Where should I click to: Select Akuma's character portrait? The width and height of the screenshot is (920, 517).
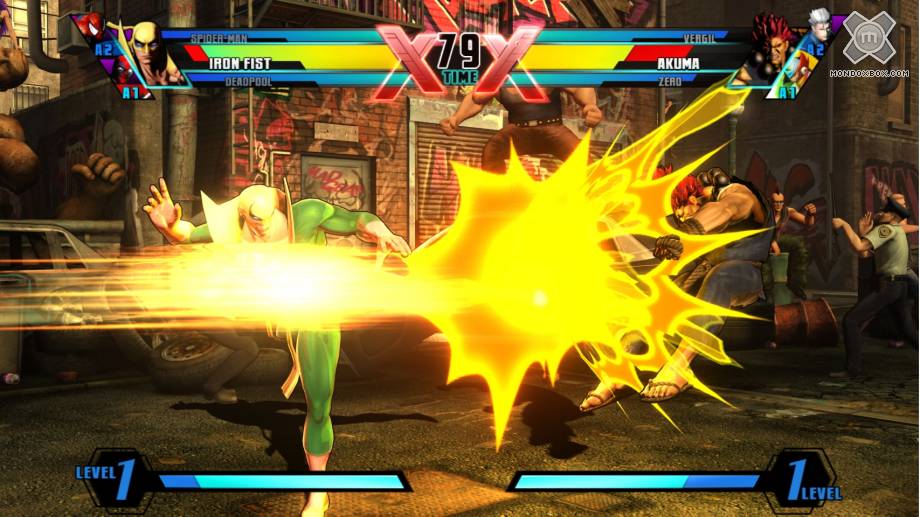coord(769,50)
